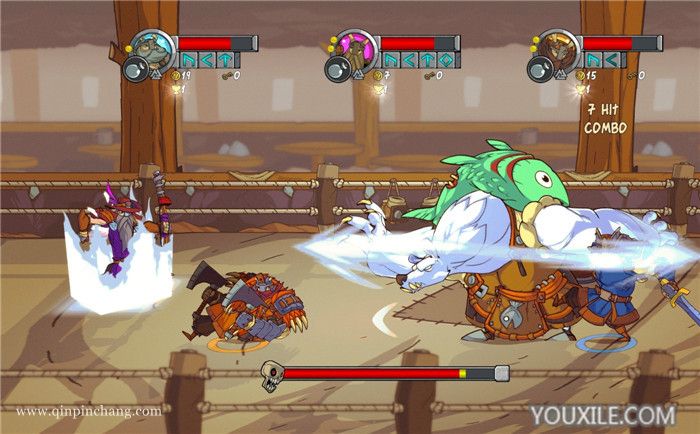Image resolution: width=700 pixels, height=434 pixels.
Task: Open the YOUXILE.COM watermark link
Action: (602, 414)
